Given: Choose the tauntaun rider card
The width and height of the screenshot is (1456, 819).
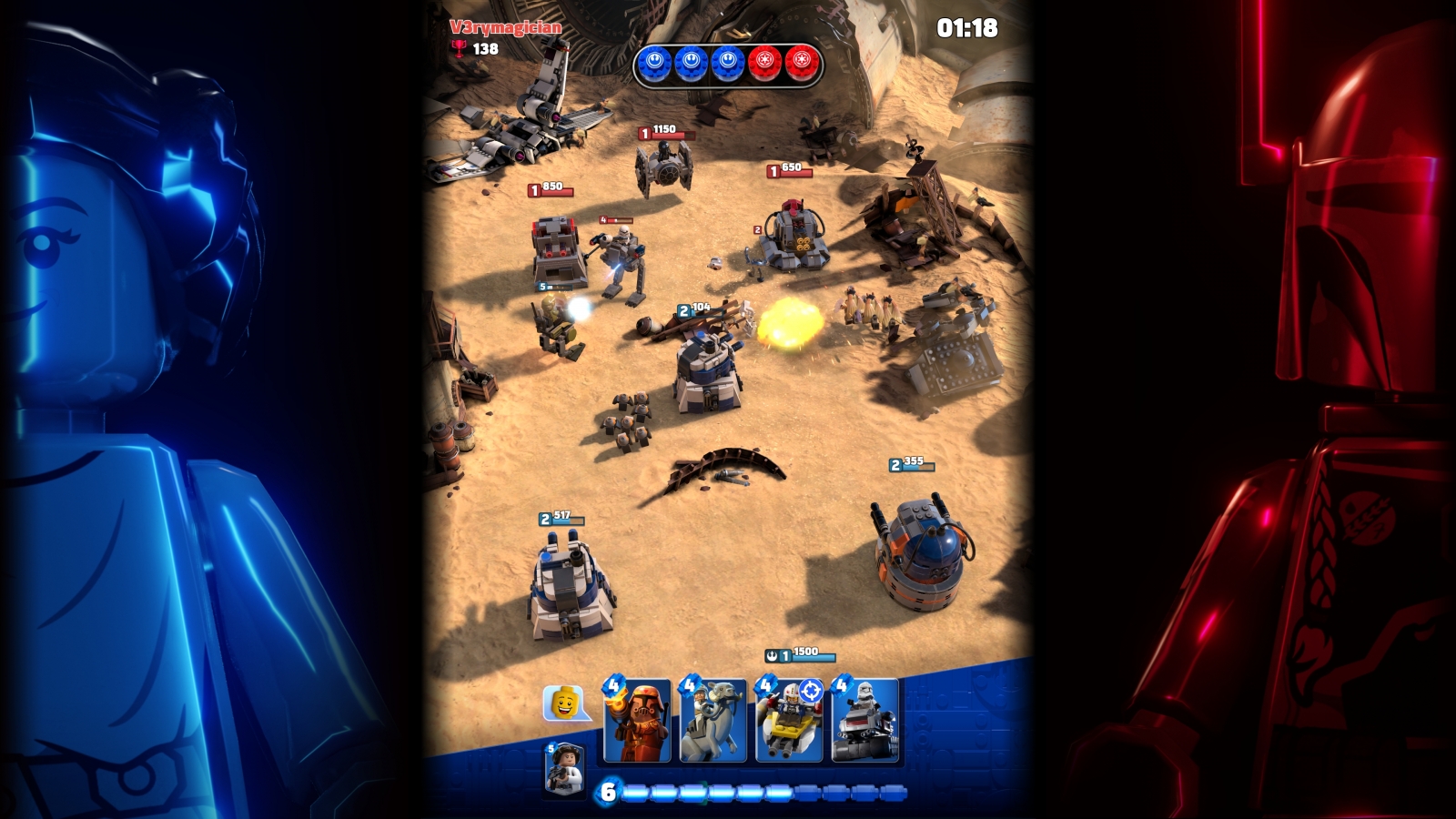Looking at the screenshot, I should (713, 721).
